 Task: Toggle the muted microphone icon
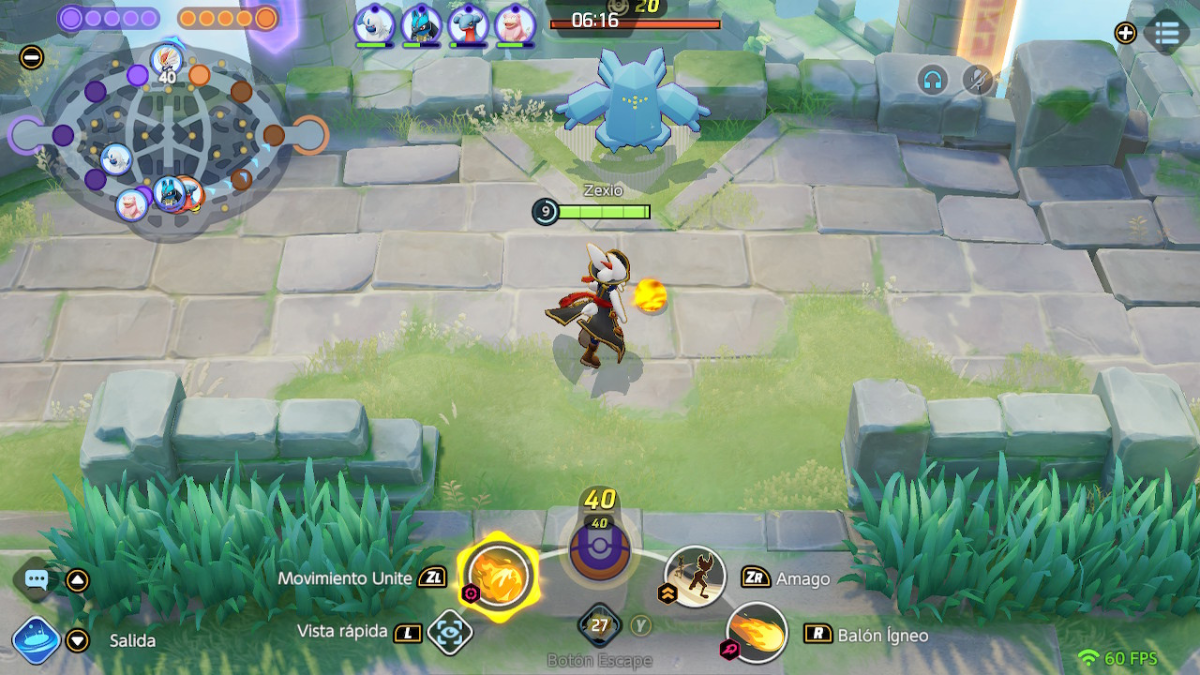pos(977,80)
